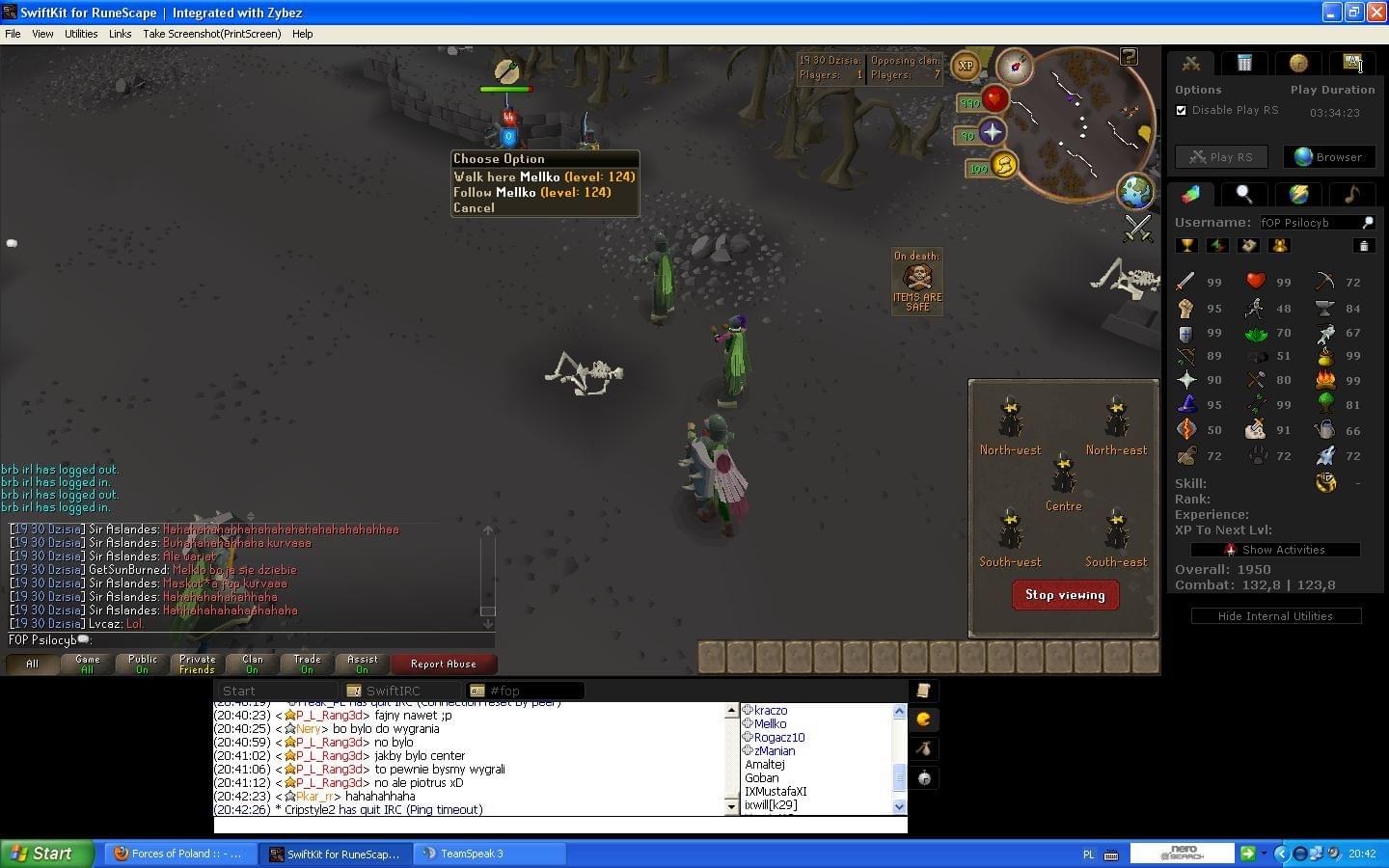Click the circular minimap

1087,125
